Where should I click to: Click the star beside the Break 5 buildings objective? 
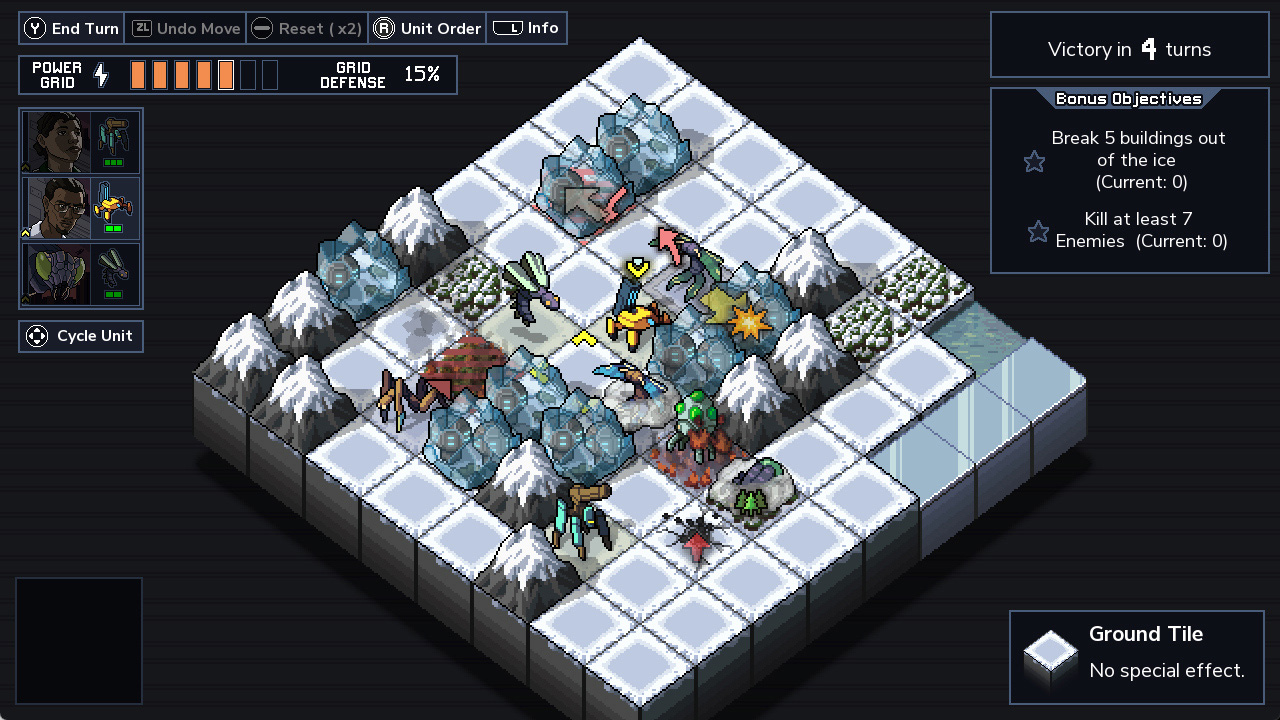click(x=1034, y=160)
